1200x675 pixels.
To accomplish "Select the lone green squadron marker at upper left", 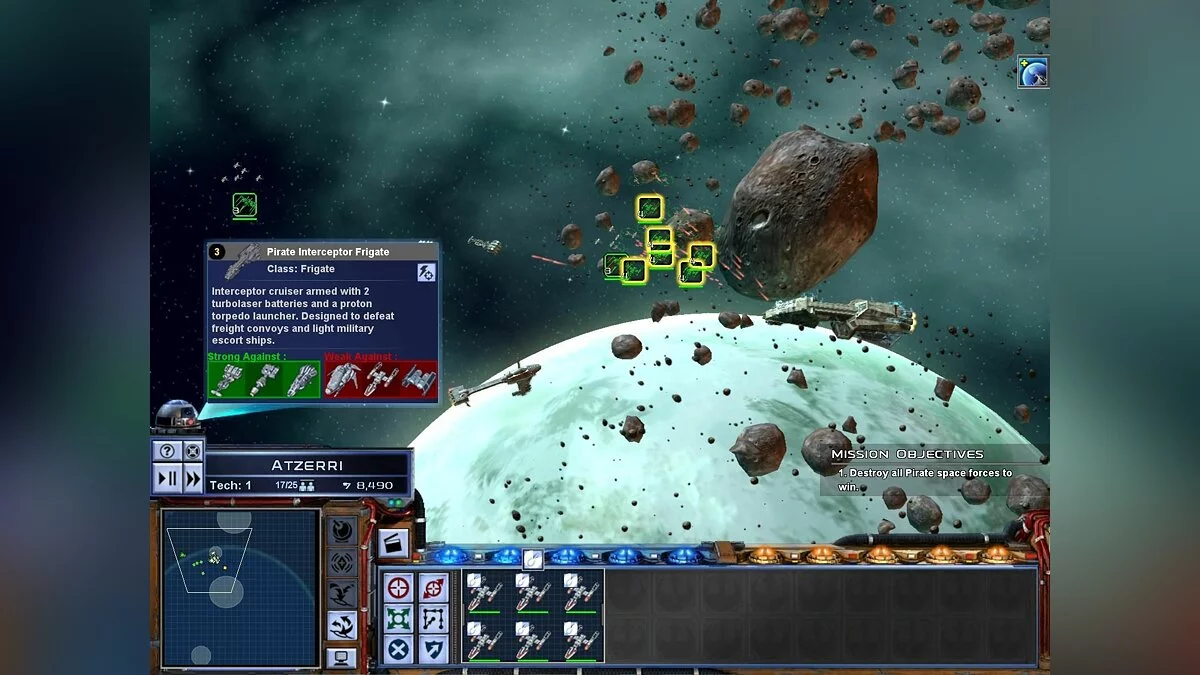I will point(245,205).
